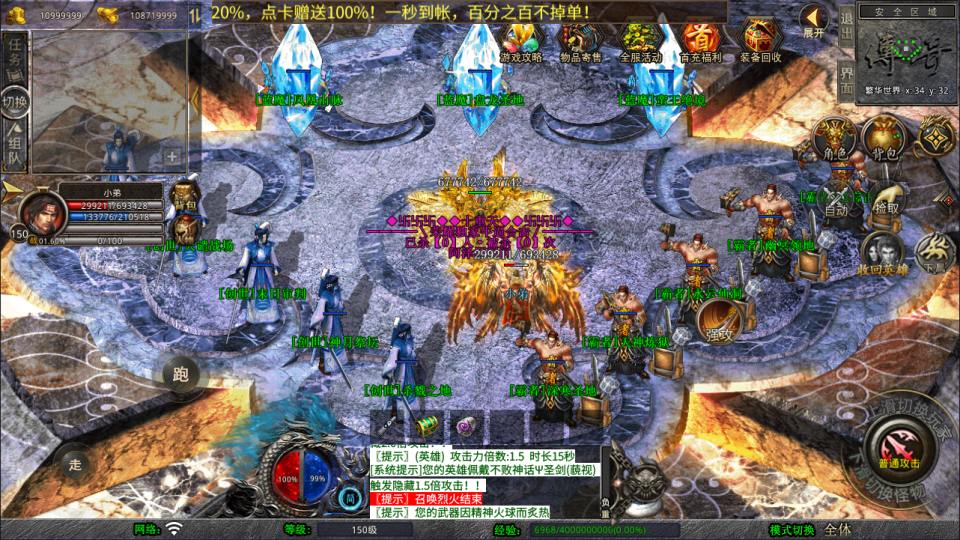Switch to the 组队 team tab
This screenshot has height=540, width=960.
click(15, 146)
